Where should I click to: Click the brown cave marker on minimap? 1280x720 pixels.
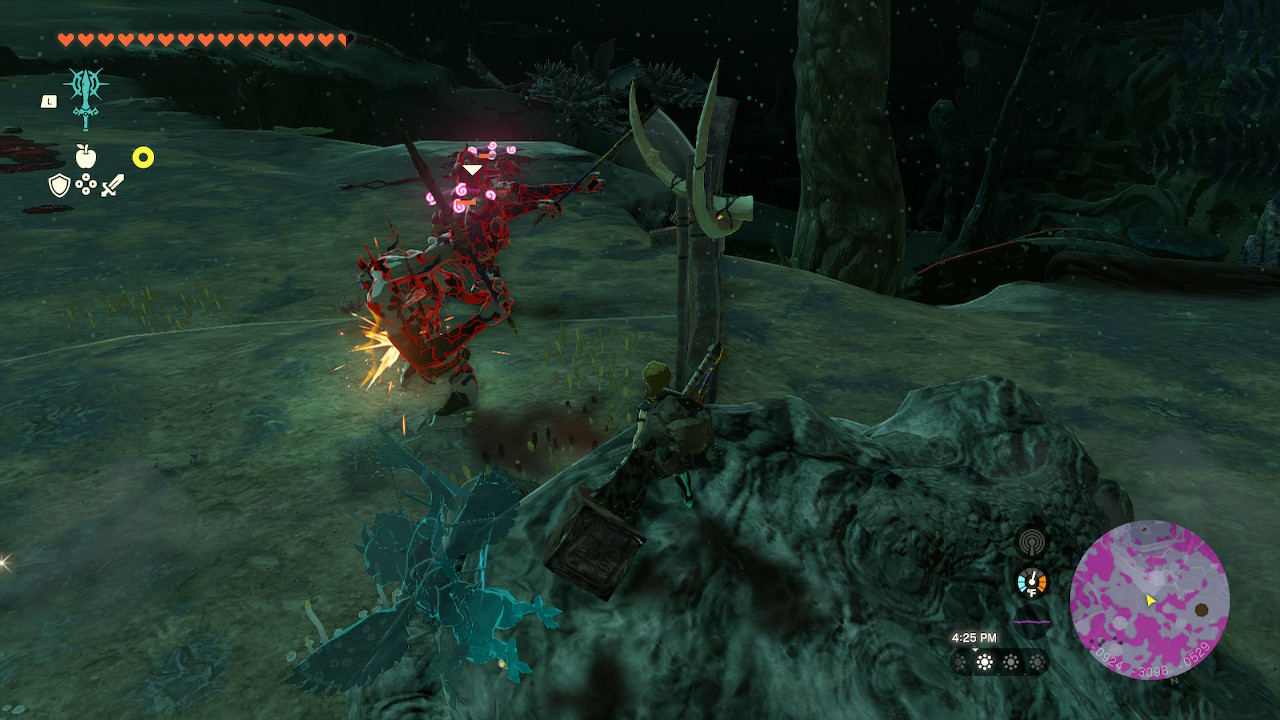1201,609
